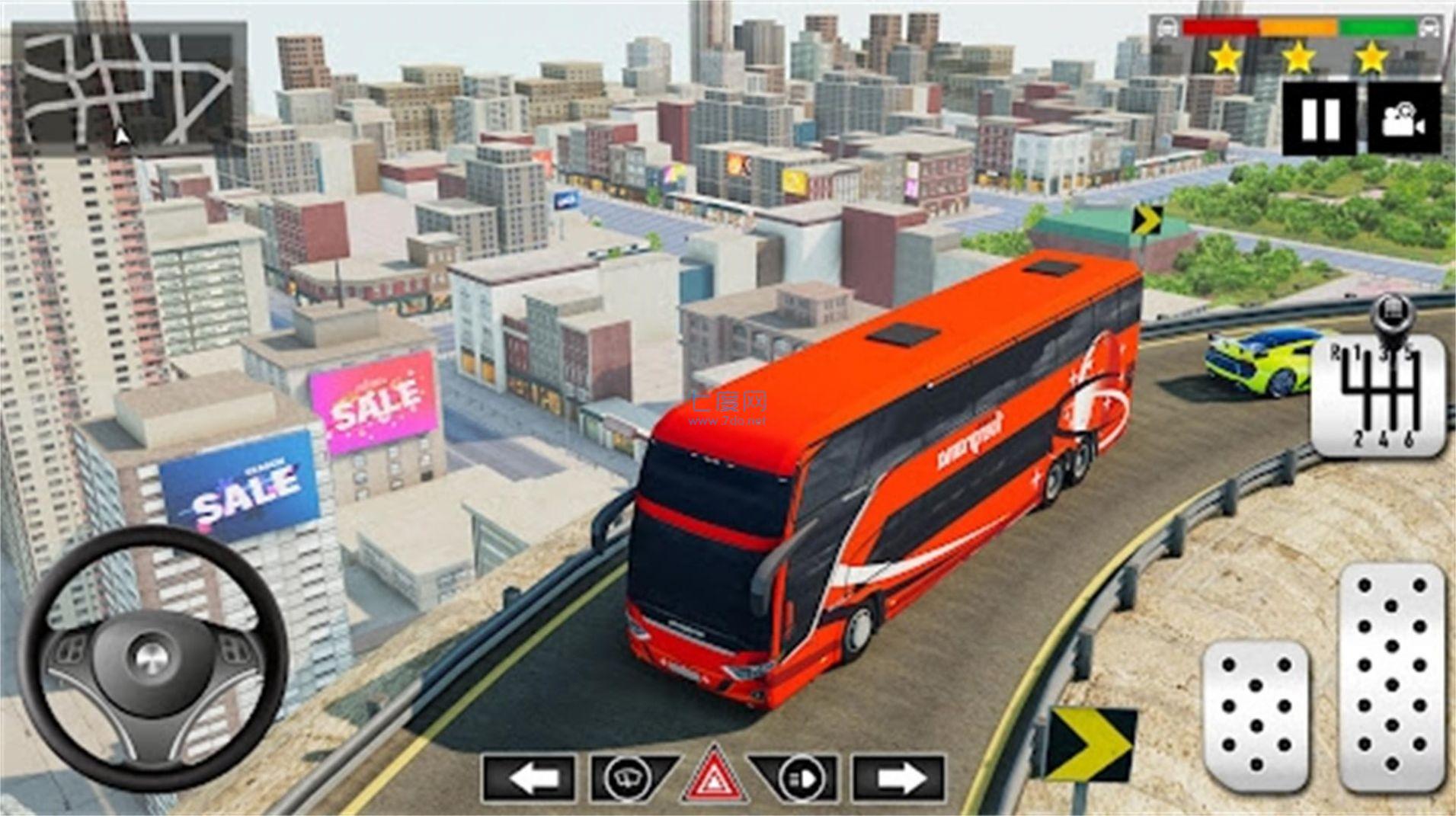The height and width of the screenshot is (816, 1456).
Task: Pause the game
Action: (x=1319, y=120)
